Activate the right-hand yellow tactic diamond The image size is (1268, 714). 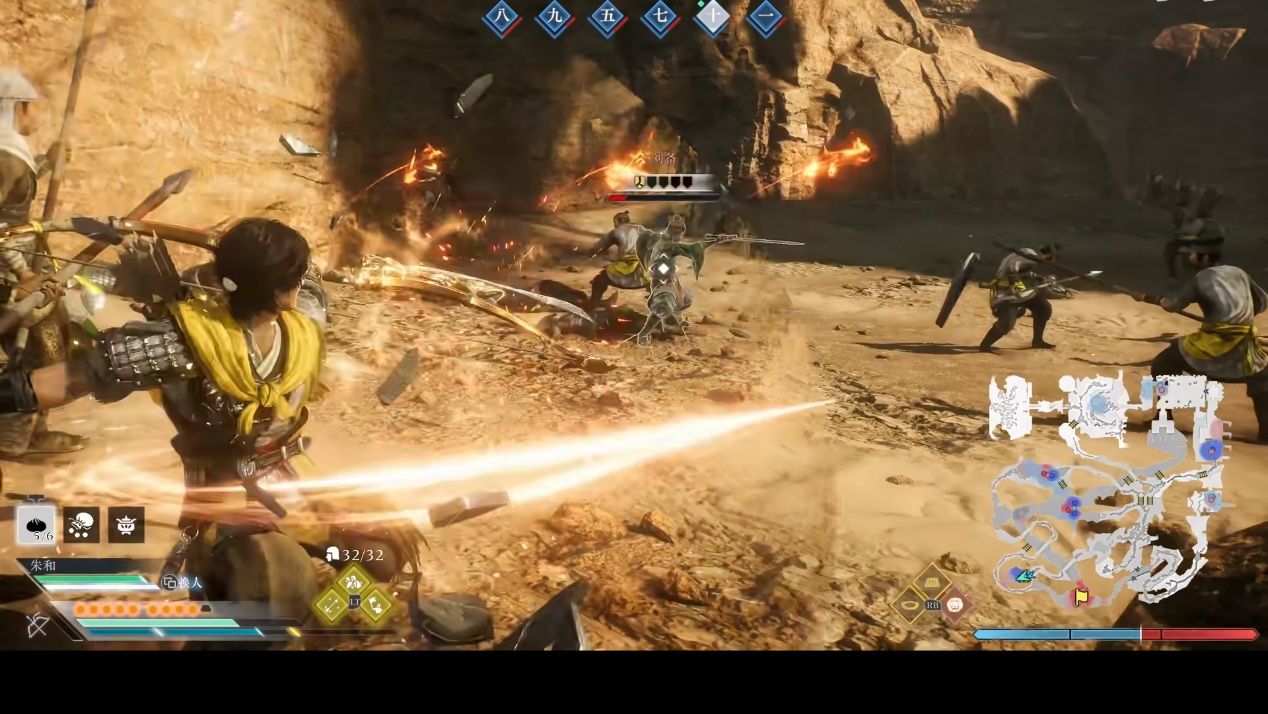(376, 604)
